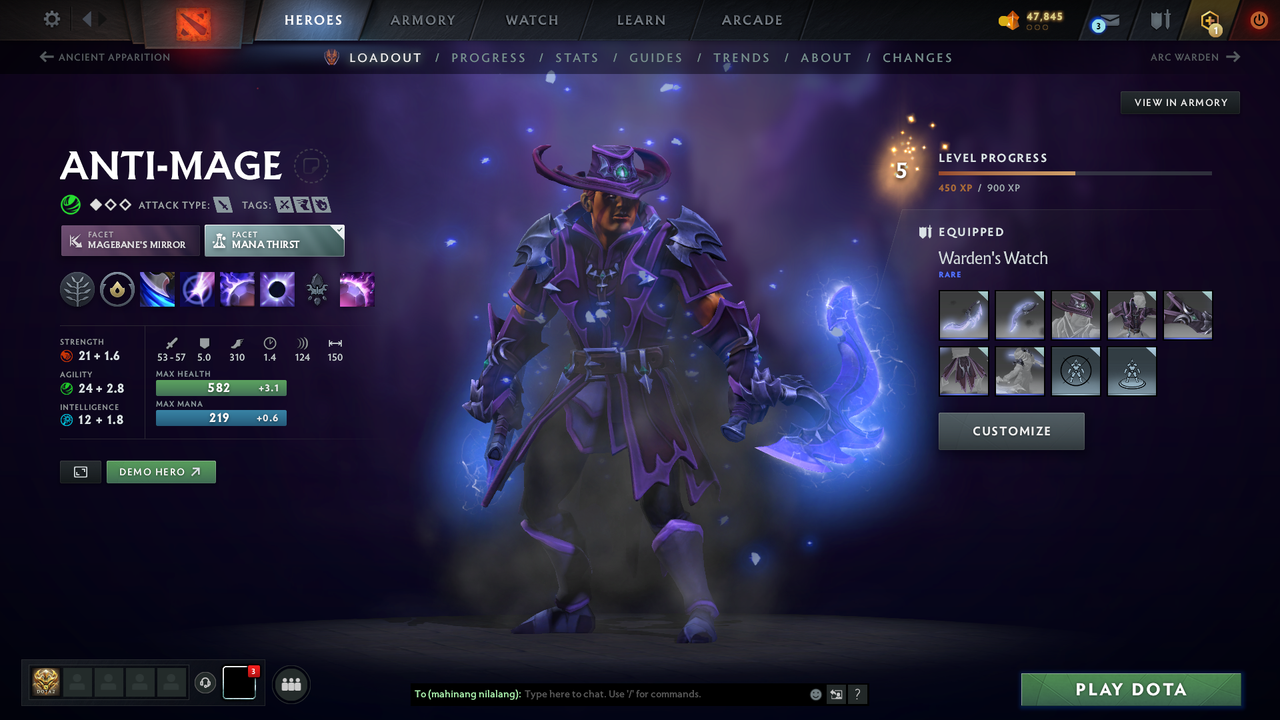Select the Mana Thirst facet
The height and width of the screenshot is (720, 1280).
tap(274, 240)
